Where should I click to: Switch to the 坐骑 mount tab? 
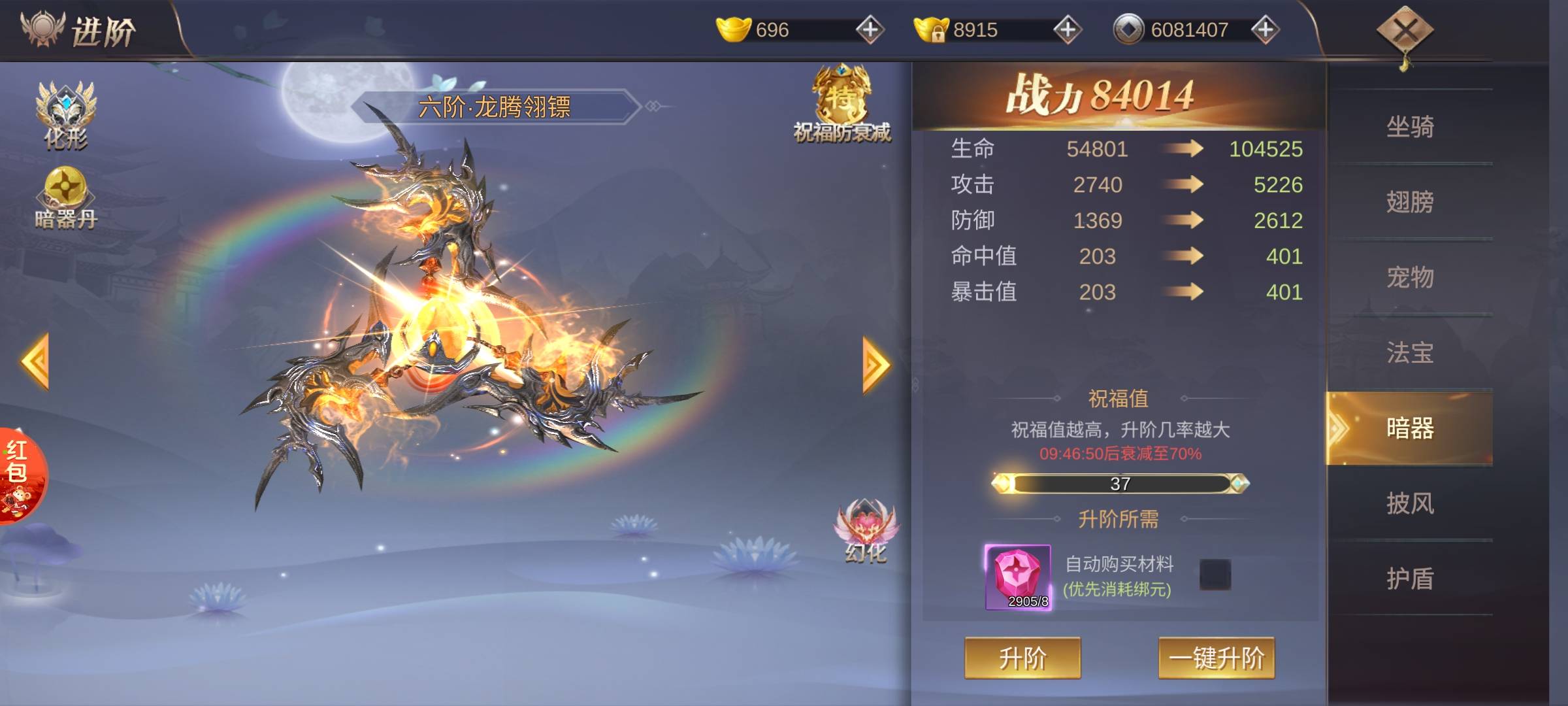(1410, 127)
